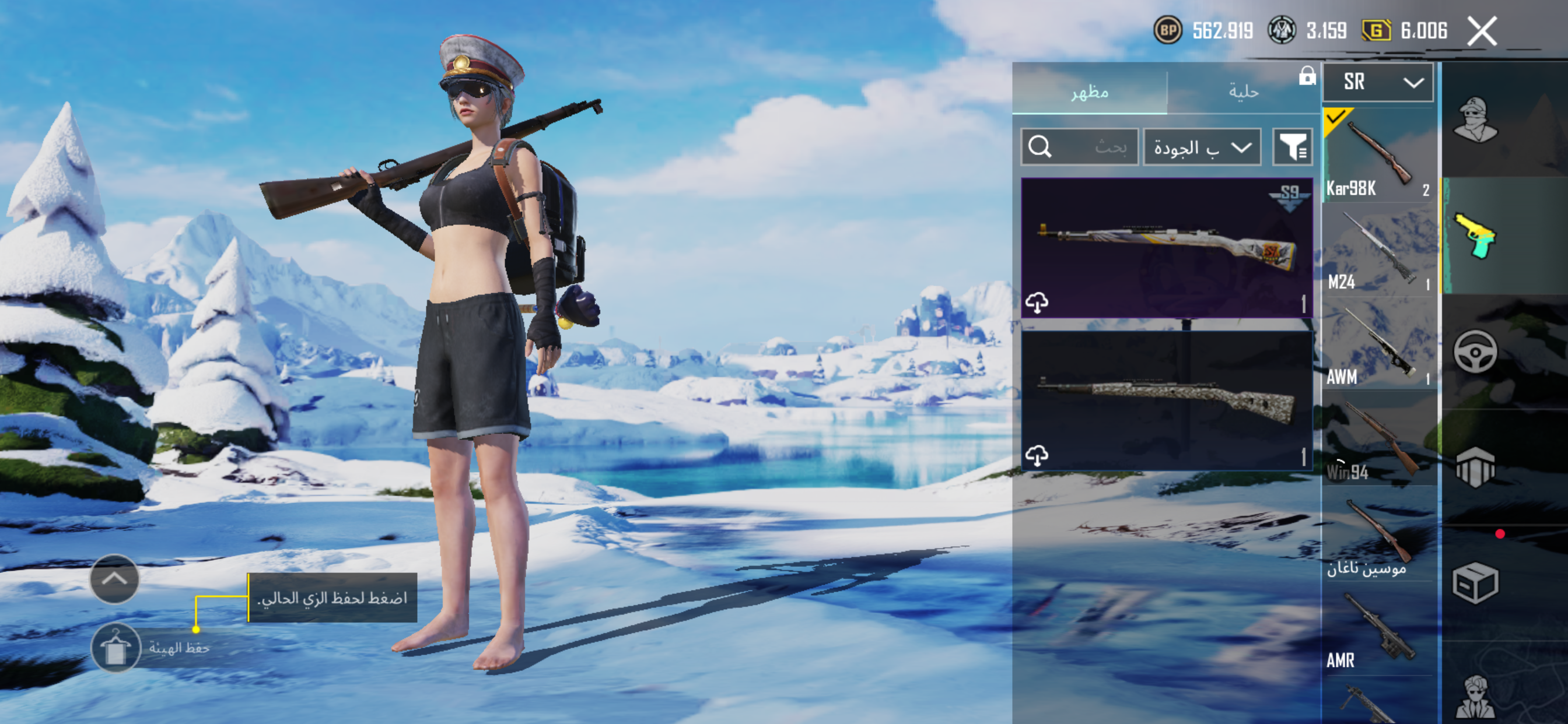Choose Win94 in the weapon list

[x=1378, y=440]
